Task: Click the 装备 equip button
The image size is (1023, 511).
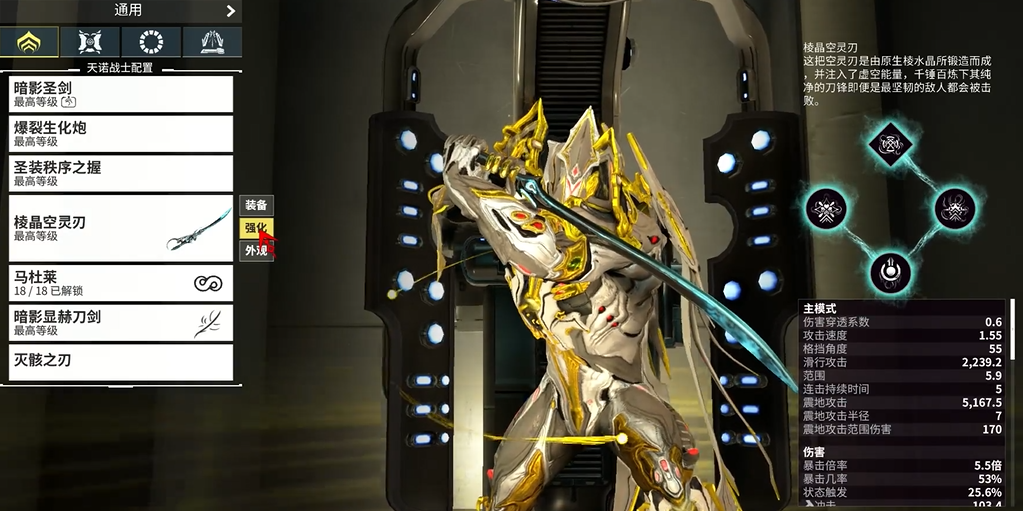Action: click(x=256, y=205)
